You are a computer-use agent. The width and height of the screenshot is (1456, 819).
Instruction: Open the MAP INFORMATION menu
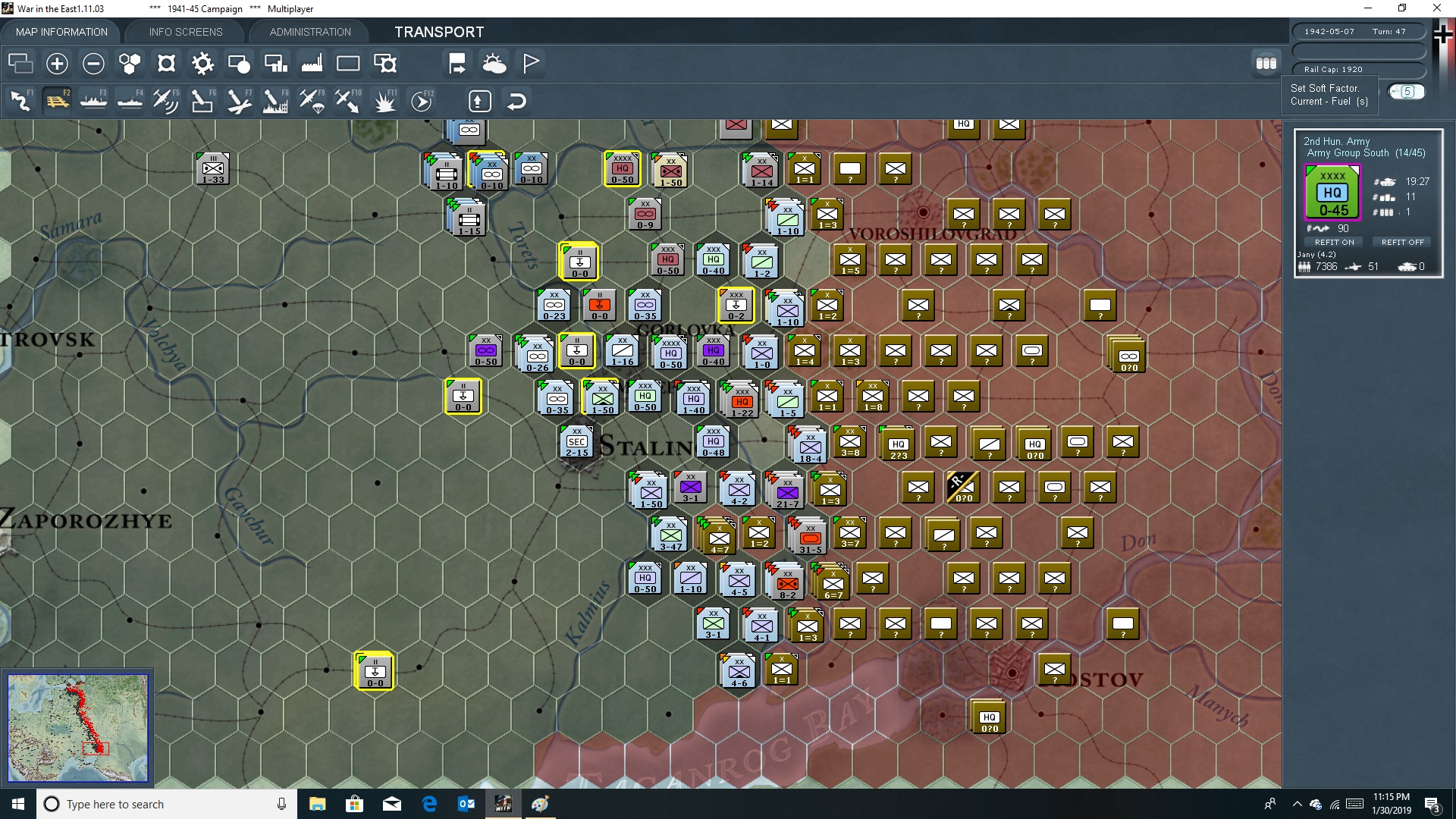61,32
